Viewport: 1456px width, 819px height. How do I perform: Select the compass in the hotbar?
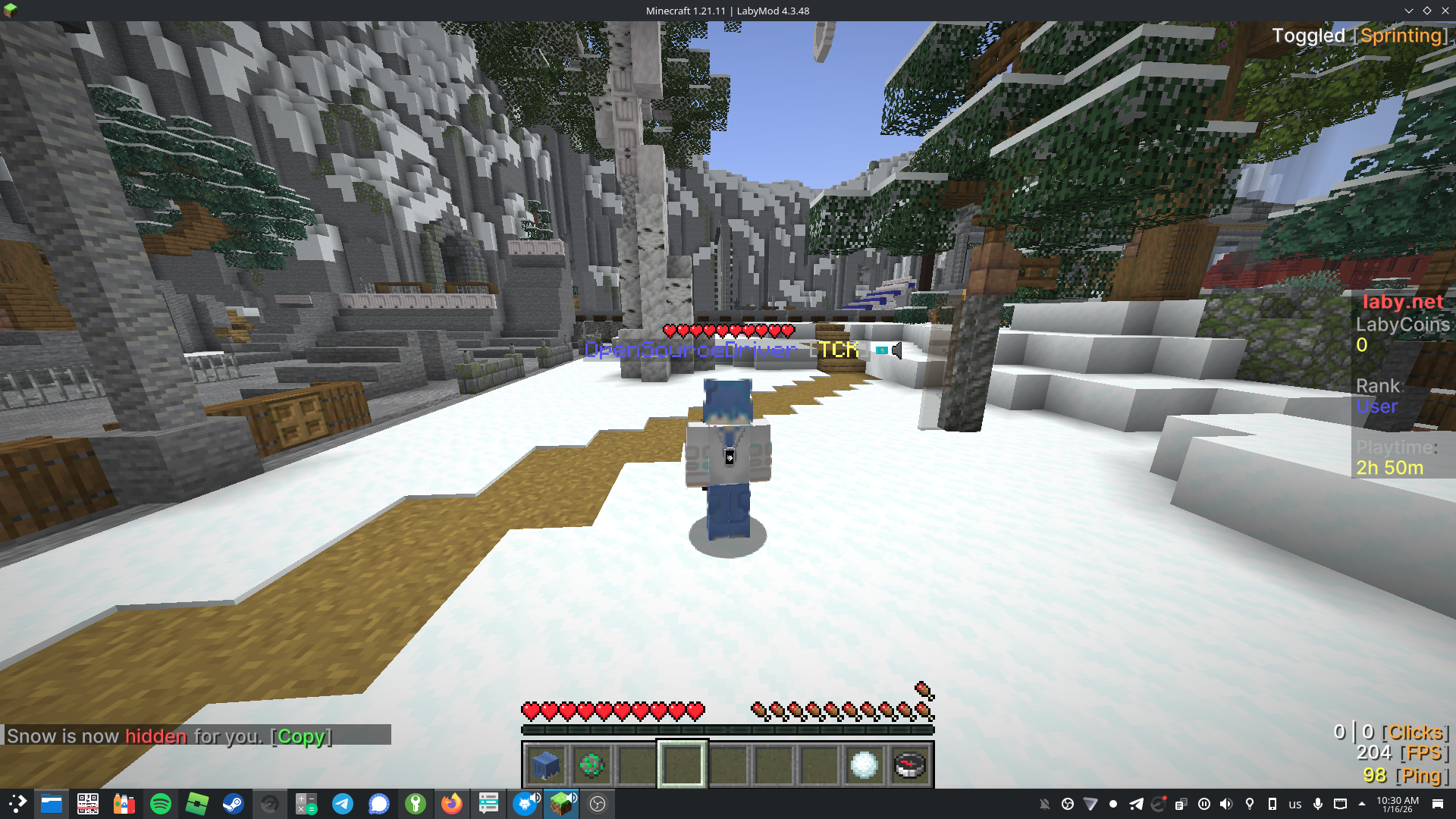908,766
